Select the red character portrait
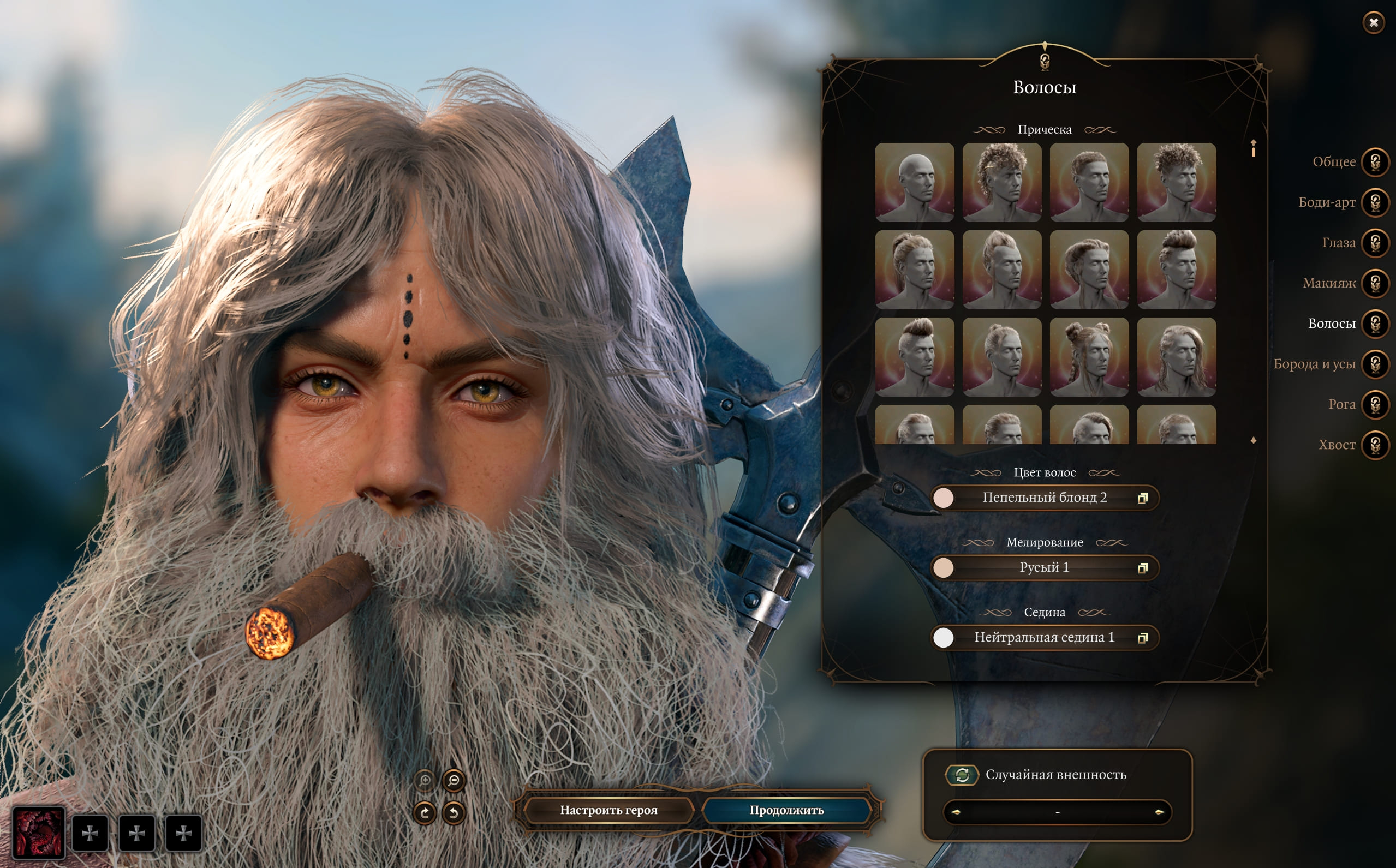This screenshot has height=868, width=1396. (x=39, y=833)
